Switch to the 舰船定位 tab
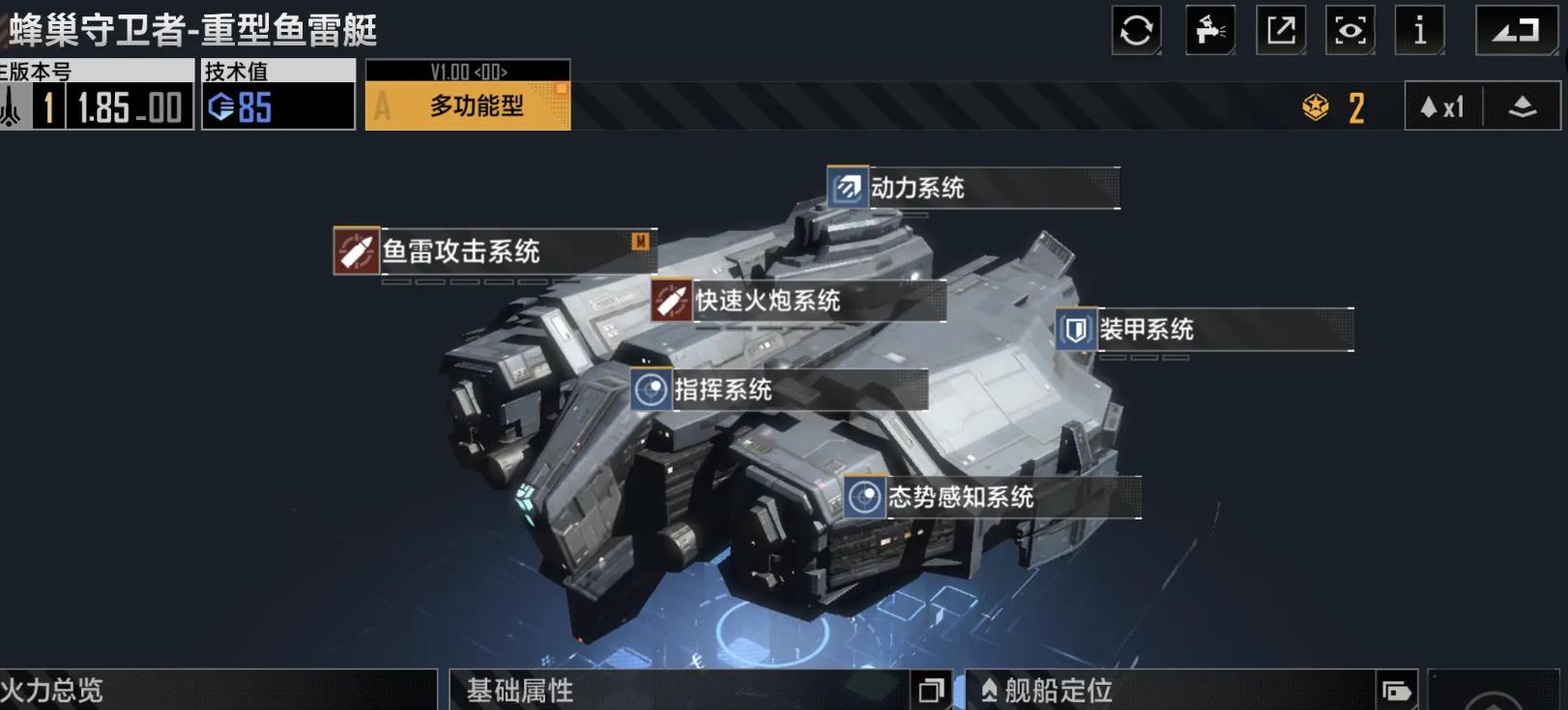The width and height of the screenshot is (1568, 710). coord(1063,691)
